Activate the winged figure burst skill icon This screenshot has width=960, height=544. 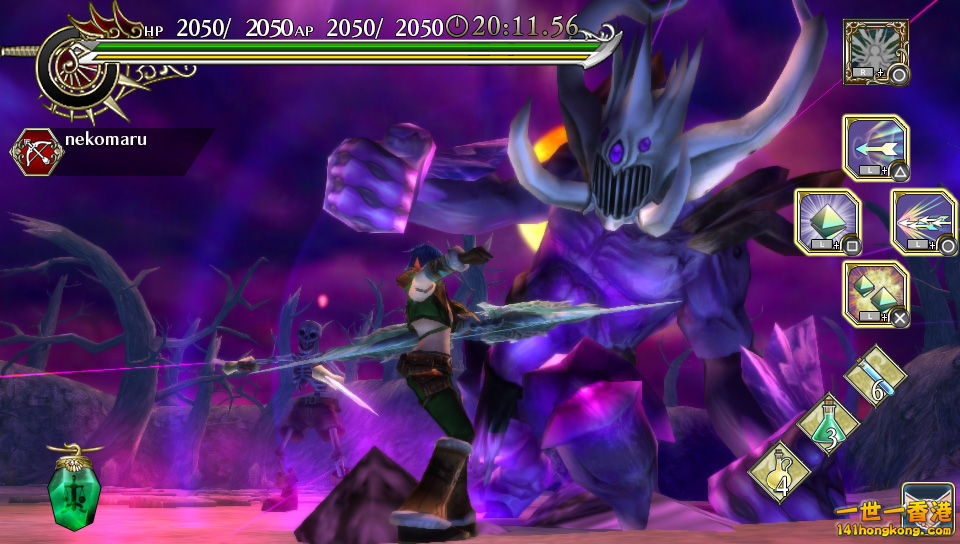875,50
